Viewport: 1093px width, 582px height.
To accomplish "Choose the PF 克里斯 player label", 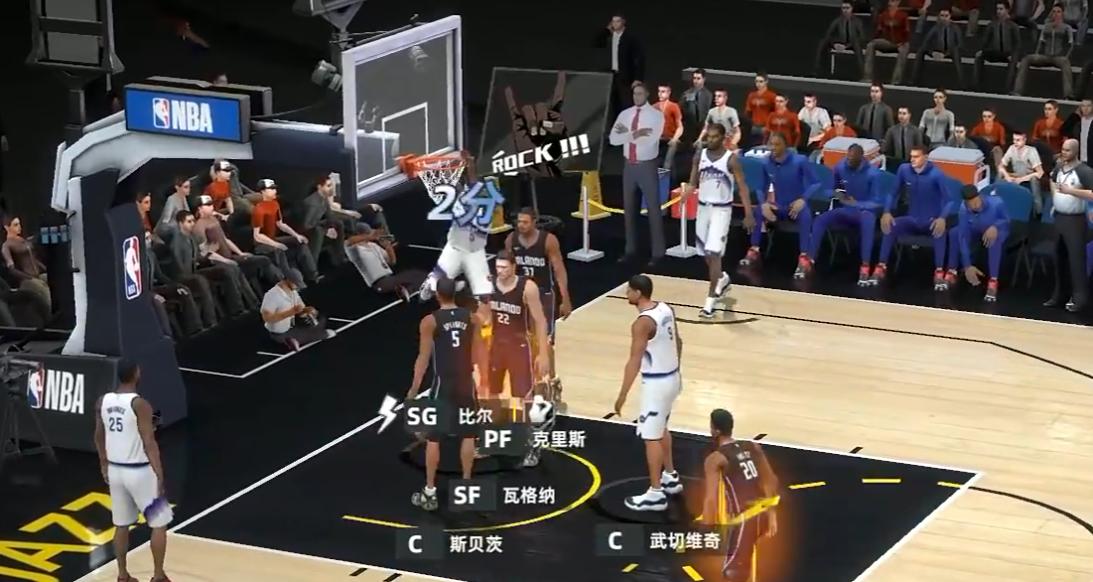I will click(532, 439).
